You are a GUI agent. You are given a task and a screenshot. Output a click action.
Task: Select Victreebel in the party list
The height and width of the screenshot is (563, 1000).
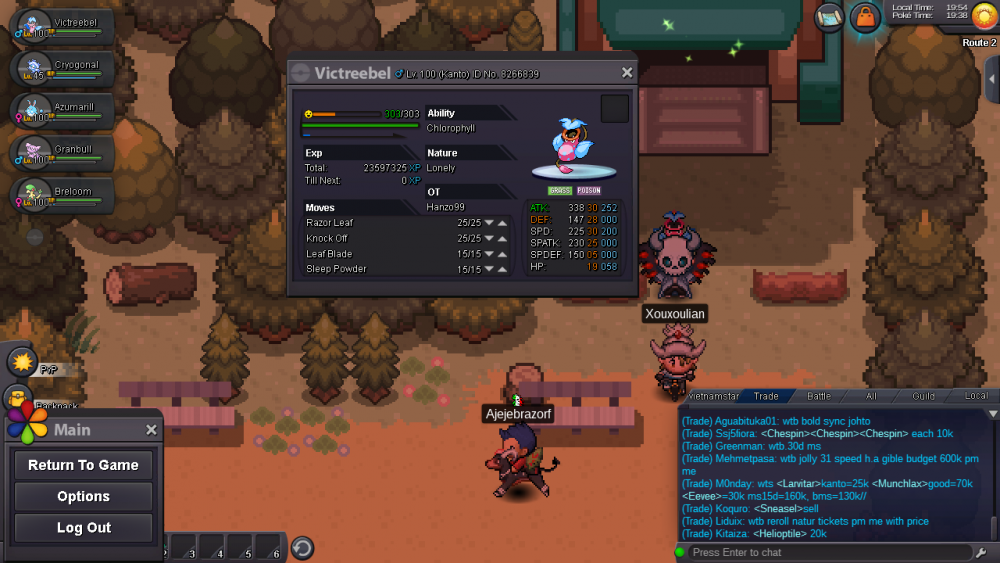(64, 26)
